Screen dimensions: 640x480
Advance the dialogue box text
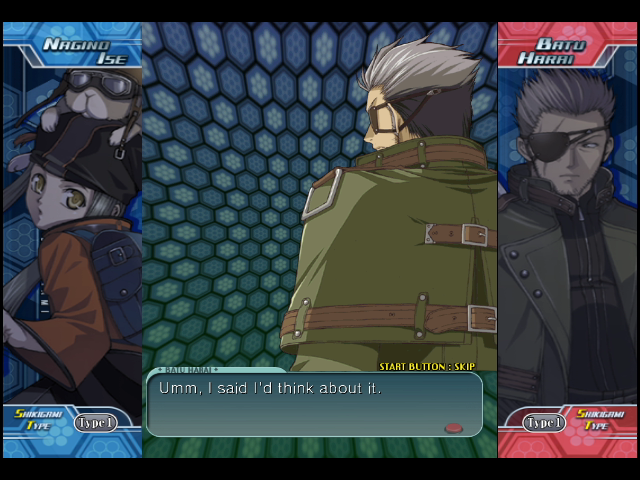tap(313, 403)
